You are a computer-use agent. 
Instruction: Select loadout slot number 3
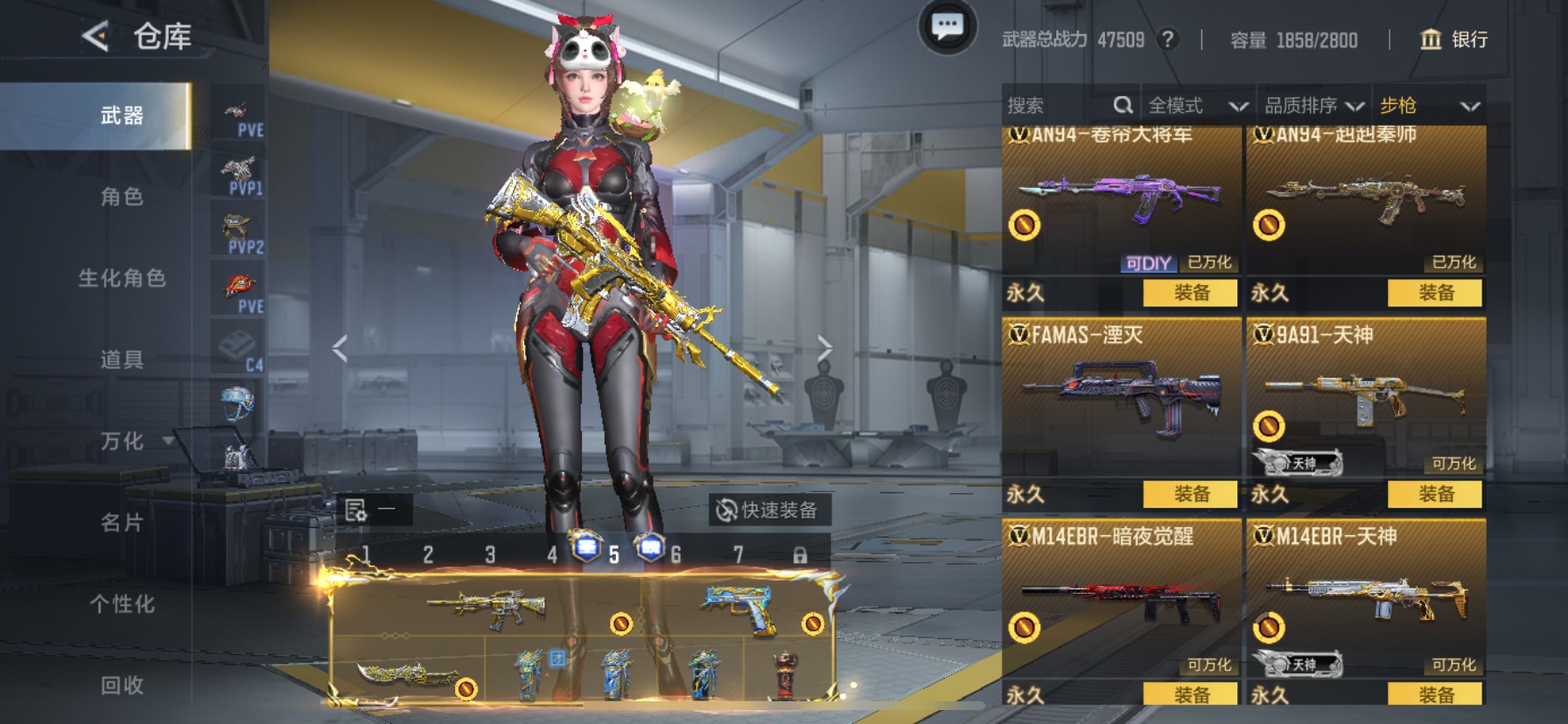point(490,554)
